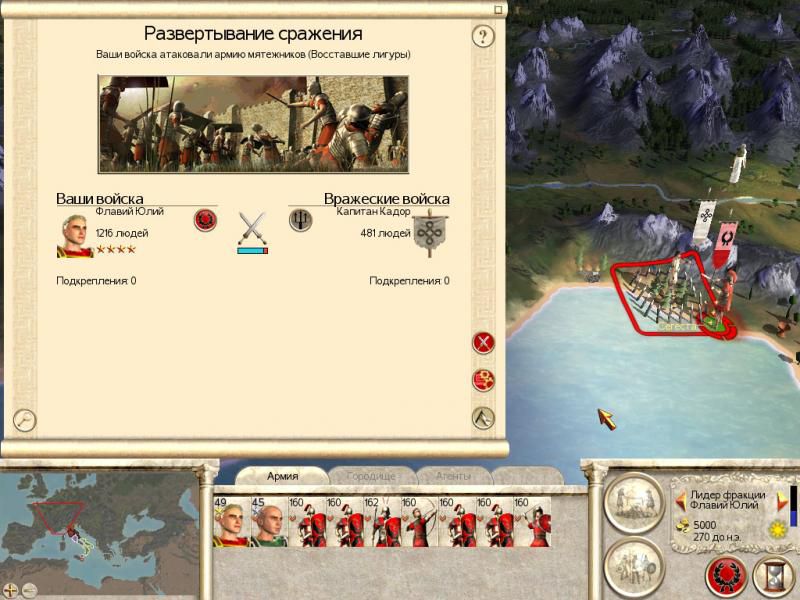Open the question mark help button
The width and height of the screenshot is (800, 600).
(484, 38)
